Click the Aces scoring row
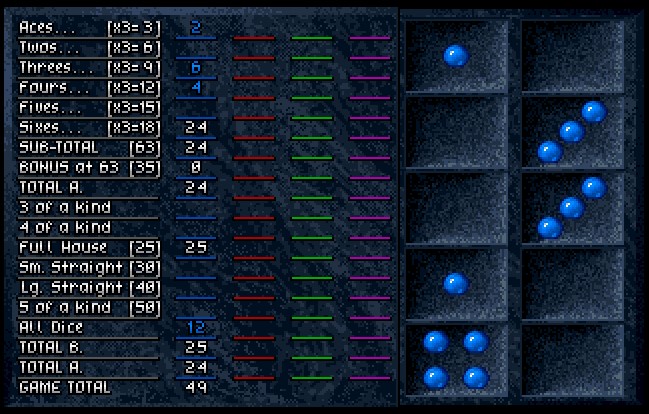This screenshot has width=649, height=414. click(89, 27)
